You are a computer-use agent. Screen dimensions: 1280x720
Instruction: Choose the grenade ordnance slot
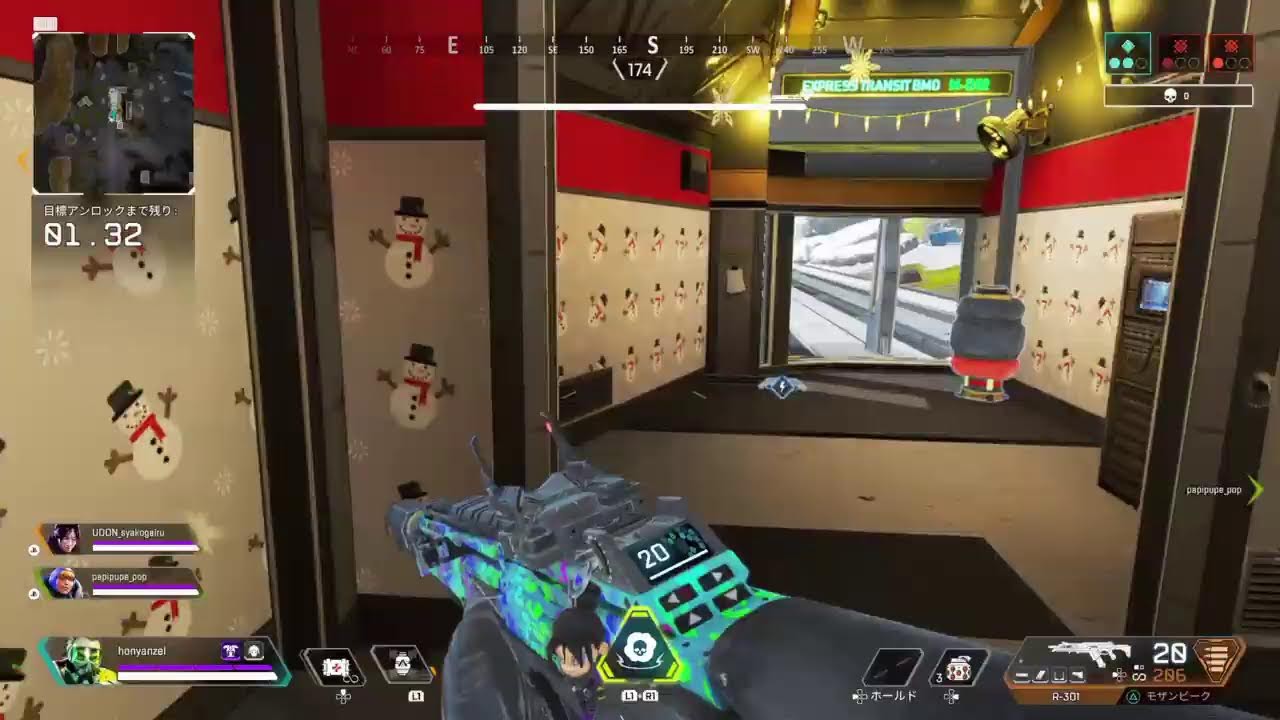coord(957,668)
